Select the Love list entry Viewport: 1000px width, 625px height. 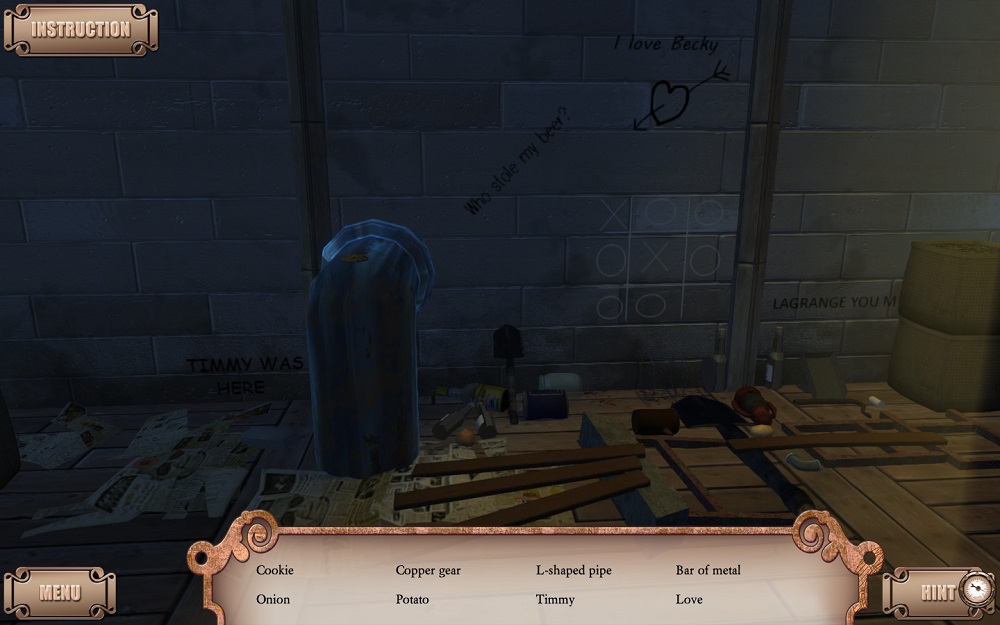[689, 599]
